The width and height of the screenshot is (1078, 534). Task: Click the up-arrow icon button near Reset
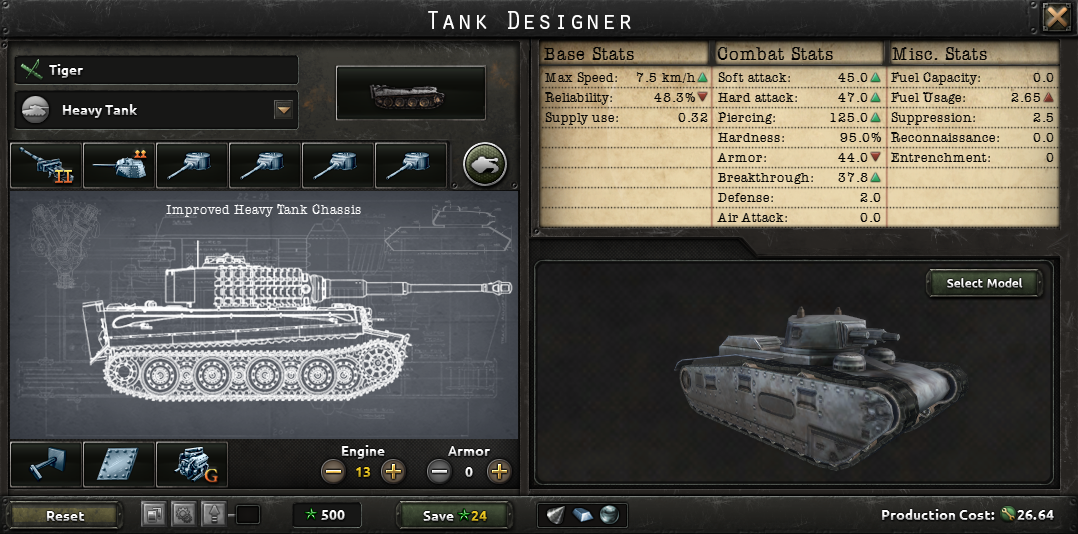(213, 515)
